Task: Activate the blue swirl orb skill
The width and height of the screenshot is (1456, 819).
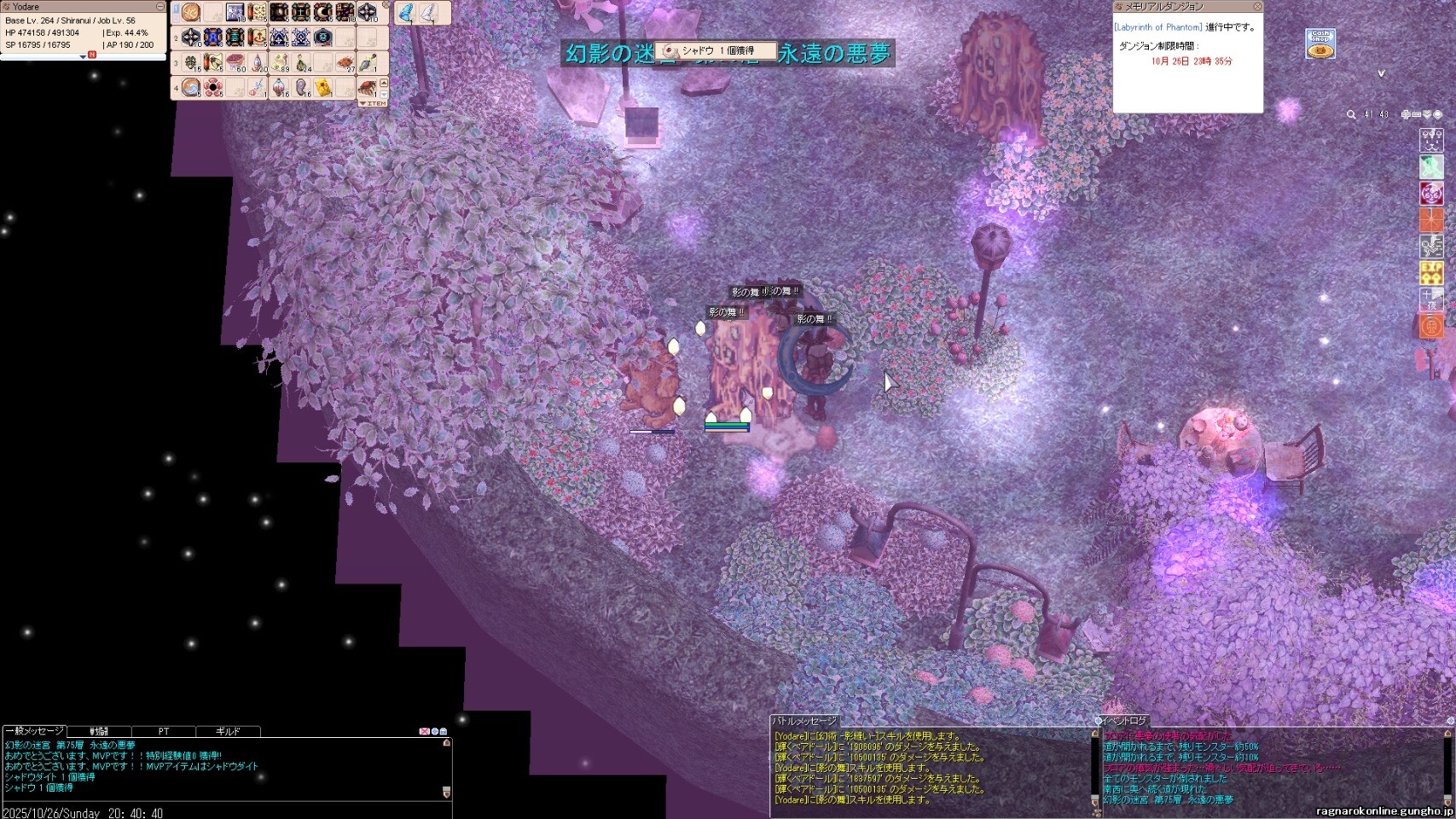Action: click(x=190, y=88)
